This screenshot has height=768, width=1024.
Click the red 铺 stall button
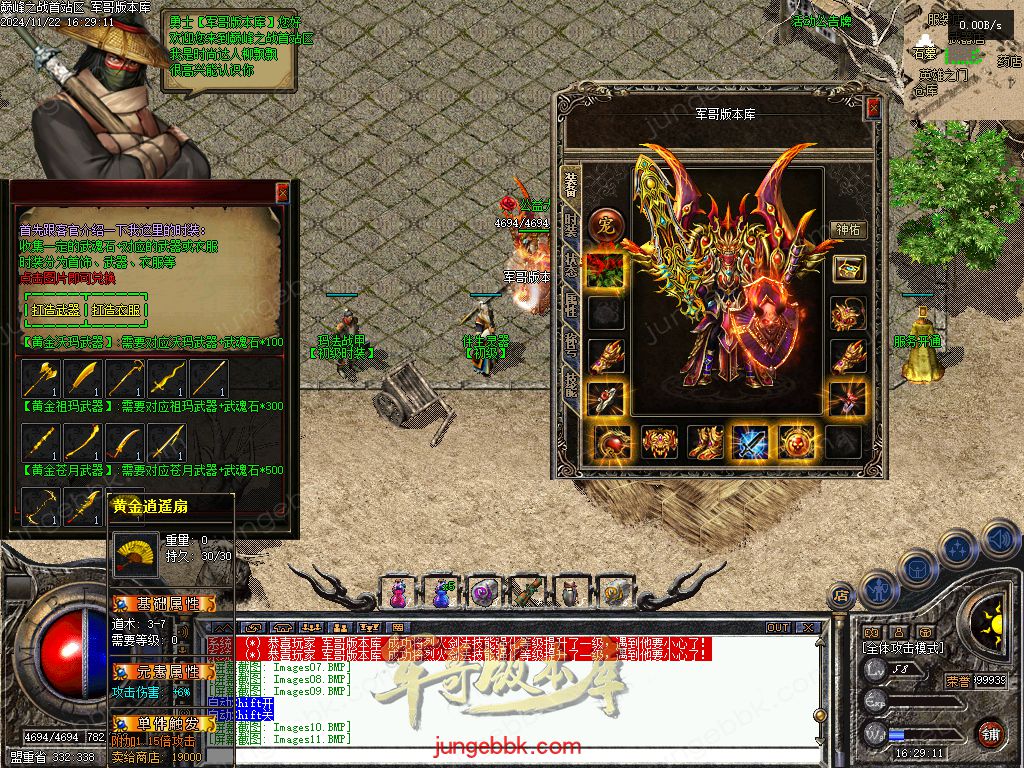point(990,733)
